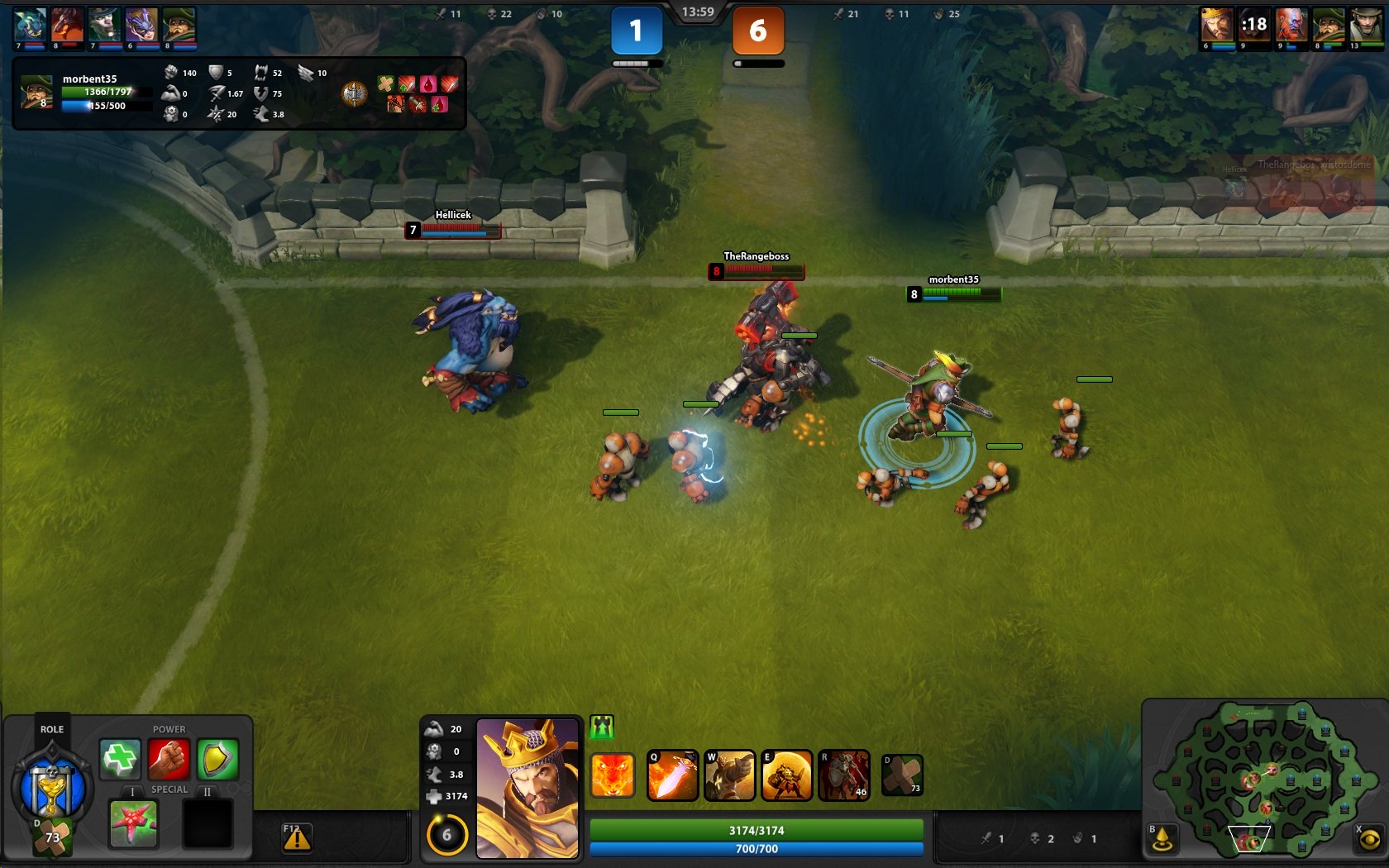Select the flaming lion passive icon
1389x868 pixels.
[x=613, y=775]
